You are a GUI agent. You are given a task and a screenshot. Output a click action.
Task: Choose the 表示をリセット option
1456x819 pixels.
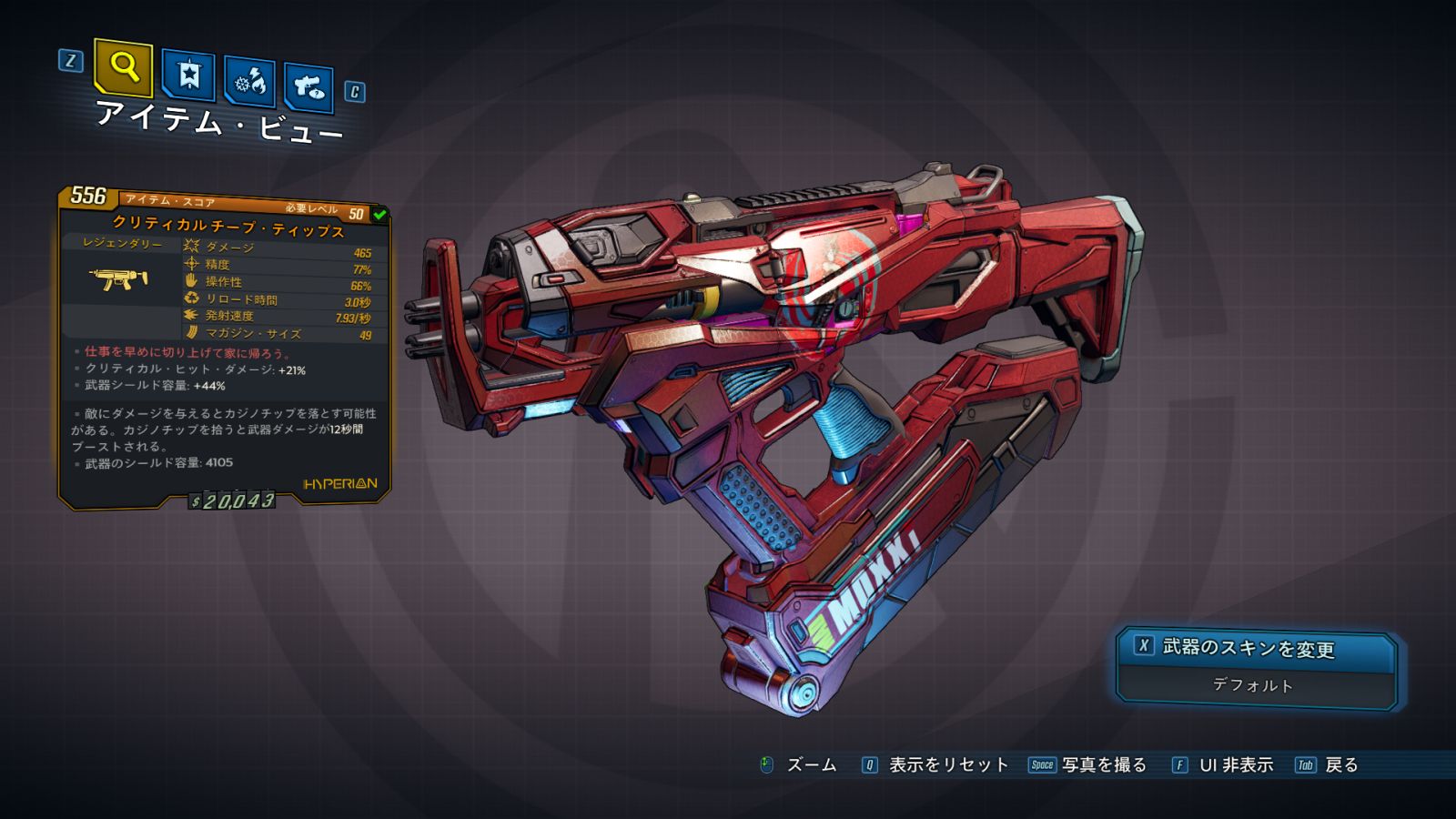[x=947, y=765]
